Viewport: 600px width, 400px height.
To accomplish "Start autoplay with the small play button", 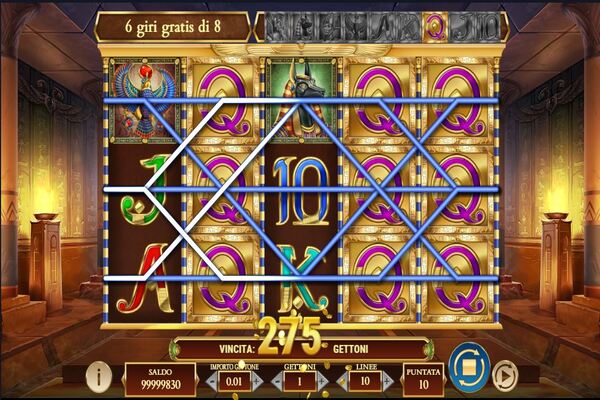I will [506, 378].
